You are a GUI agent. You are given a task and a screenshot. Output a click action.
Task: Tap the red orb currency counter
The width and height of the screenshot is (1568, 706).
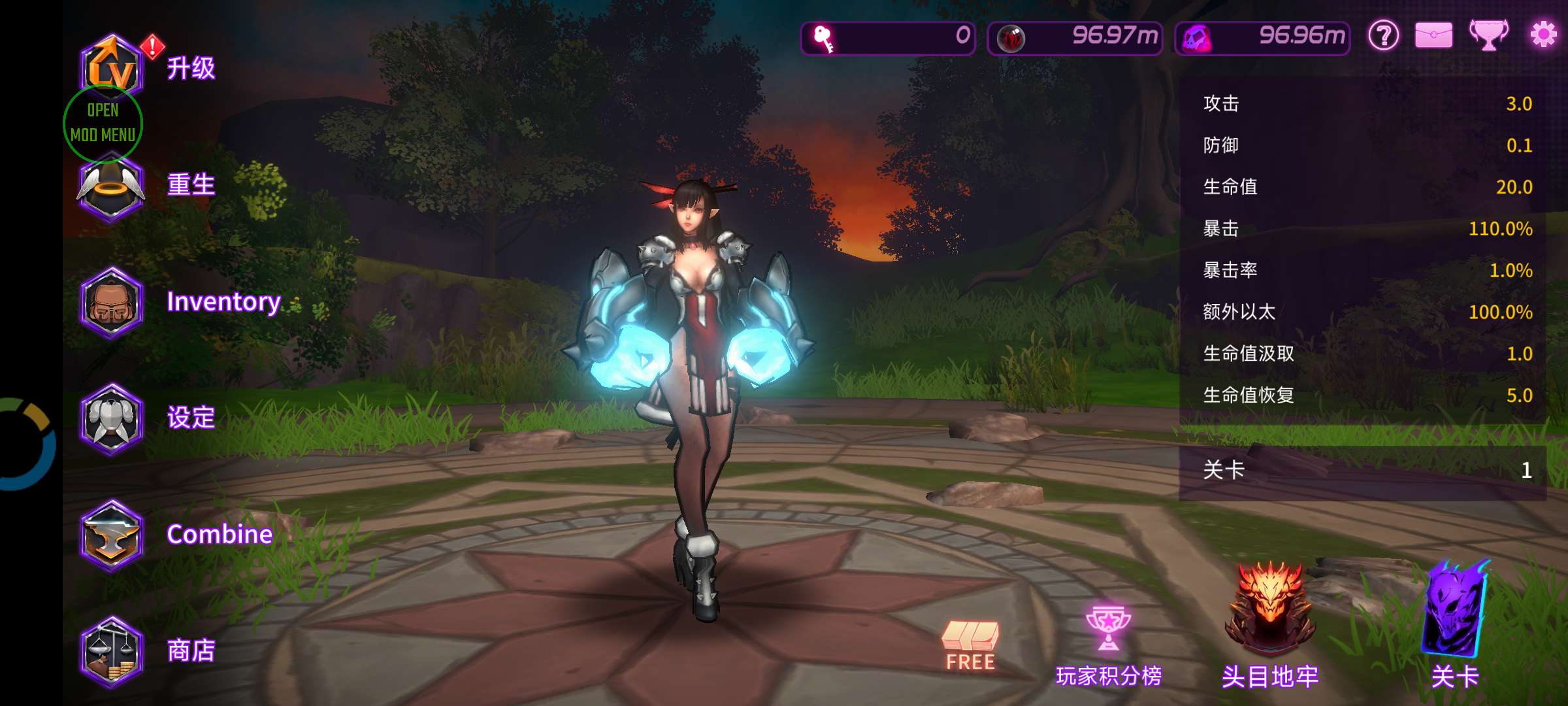pyautogui.click(x=1075, y=37)
